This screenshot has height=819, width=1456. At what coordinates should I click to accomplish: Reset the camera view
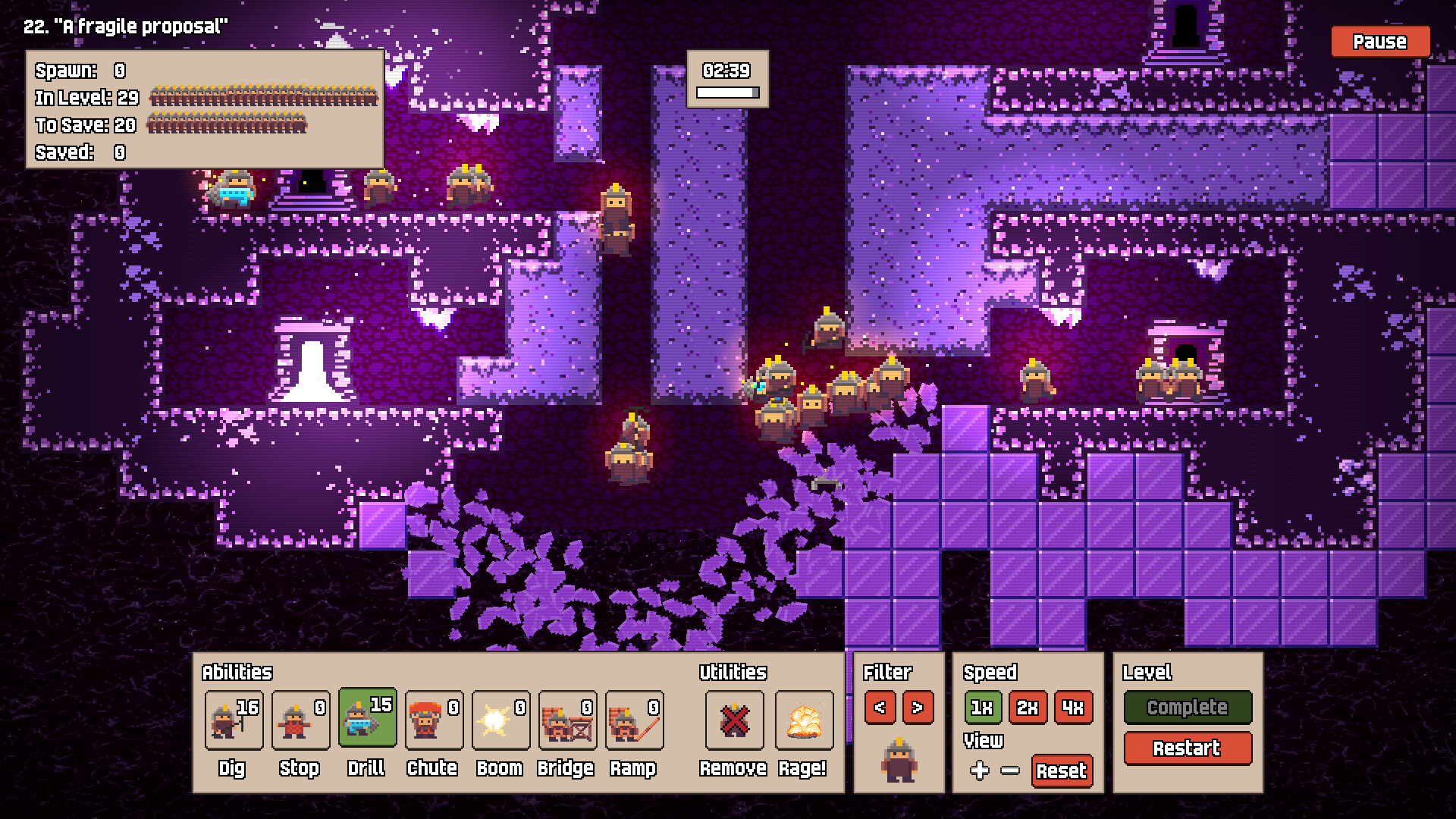(1062, 770)
